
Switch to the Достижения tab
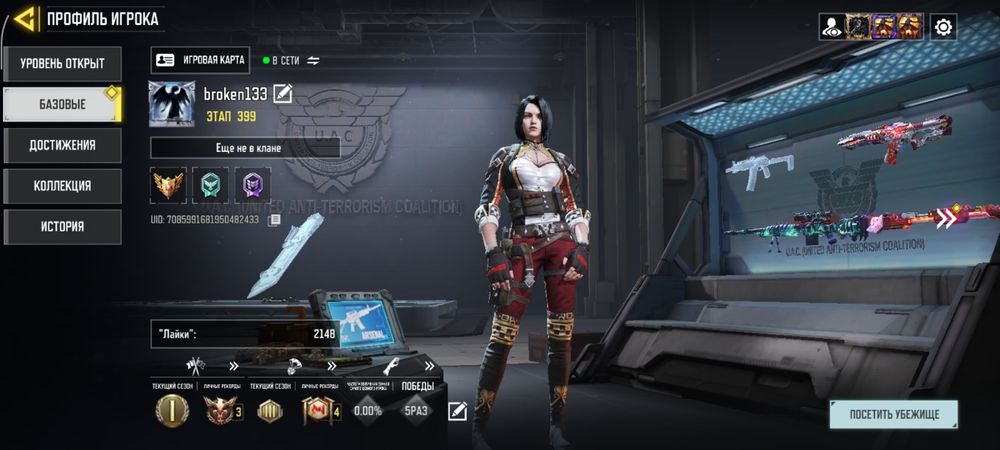coord(61,145)
